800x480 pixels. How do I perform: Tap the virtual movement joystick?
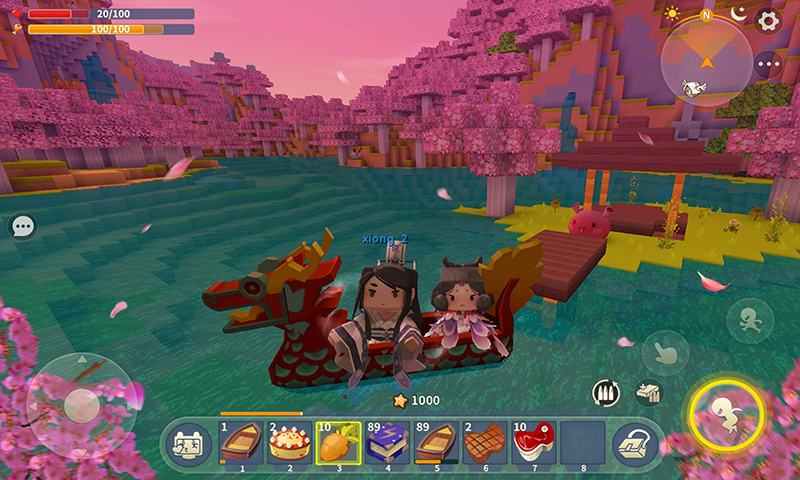click(81, 404)
